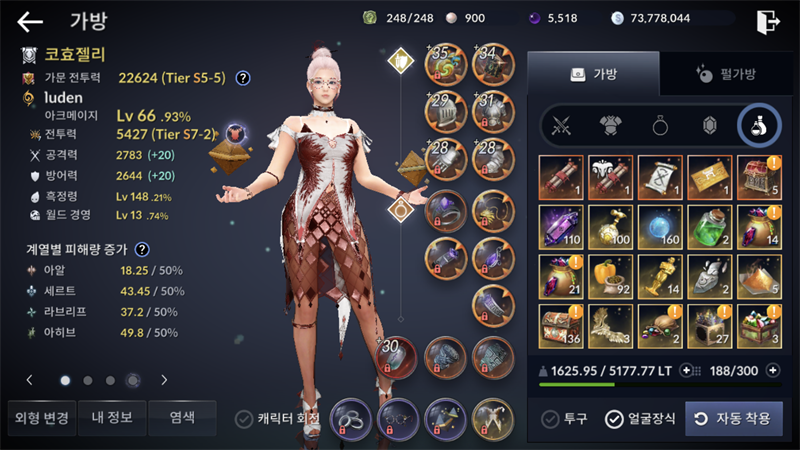Pick the yellow bell pepper item
The width and height of the screenshot is (800, 450).
(x=612, y=275)
